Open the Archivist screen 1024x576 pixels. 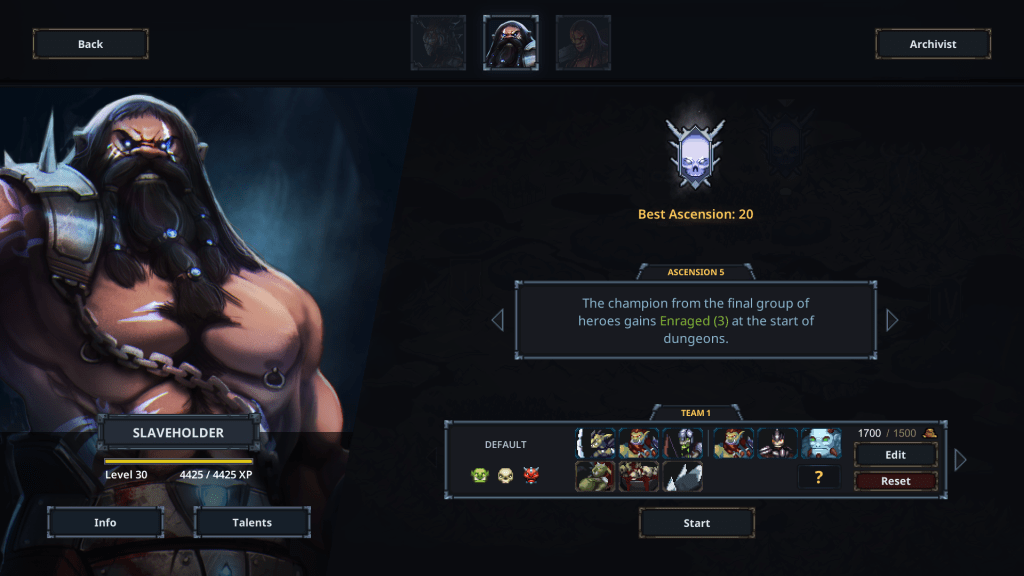point(932,44)
